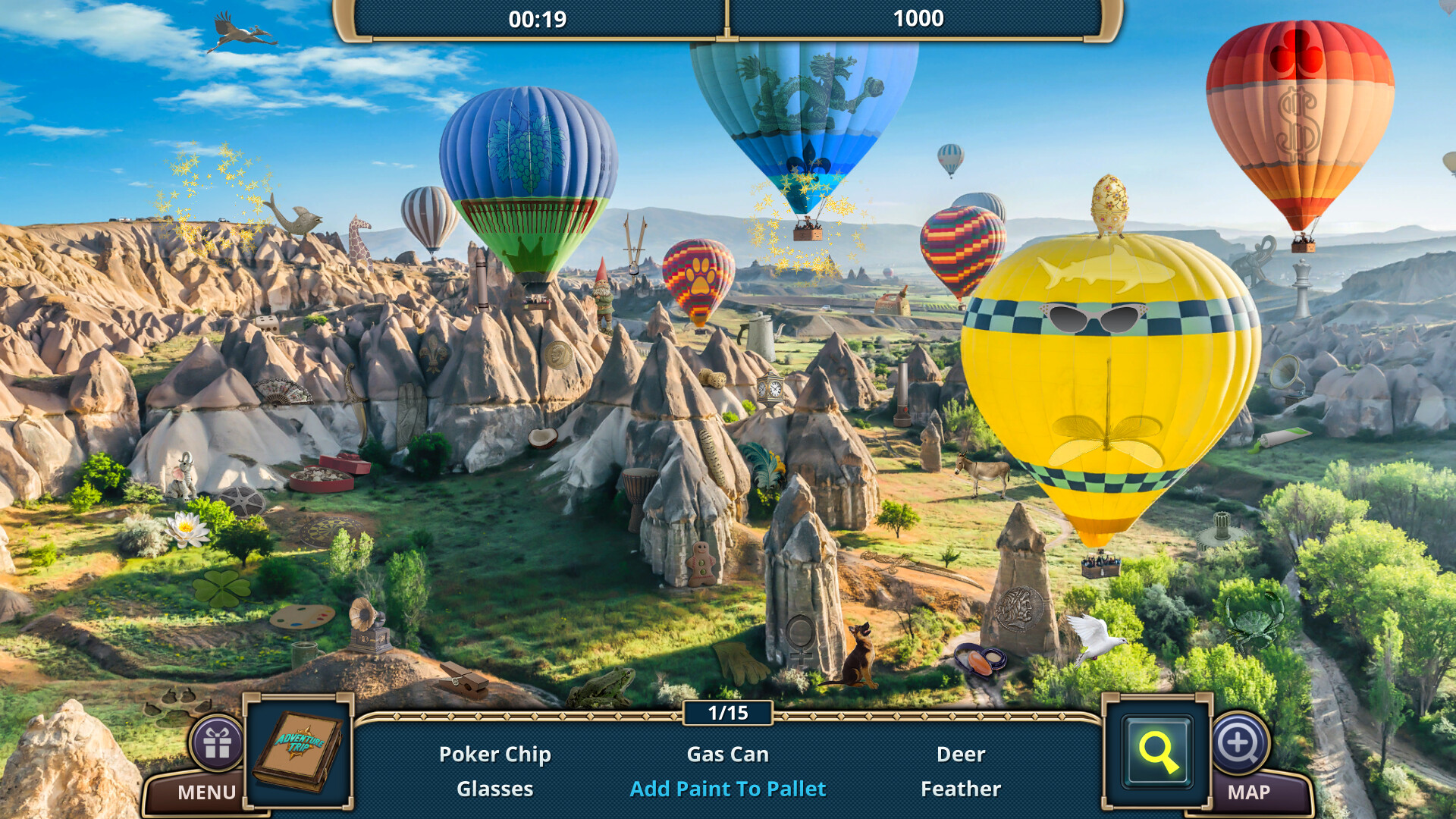Click the Poker Chip word in the list
The width and height of the screenshot is (1456, 819).
495,754
